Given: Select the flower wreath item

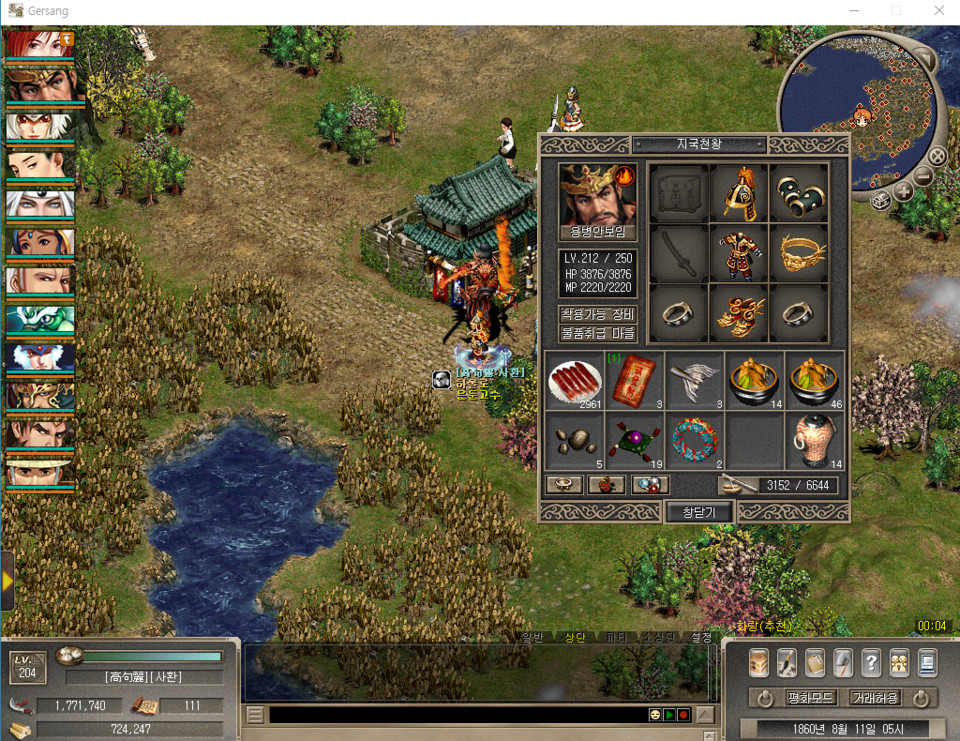Looking at the screenshot, I should [695, 440].
